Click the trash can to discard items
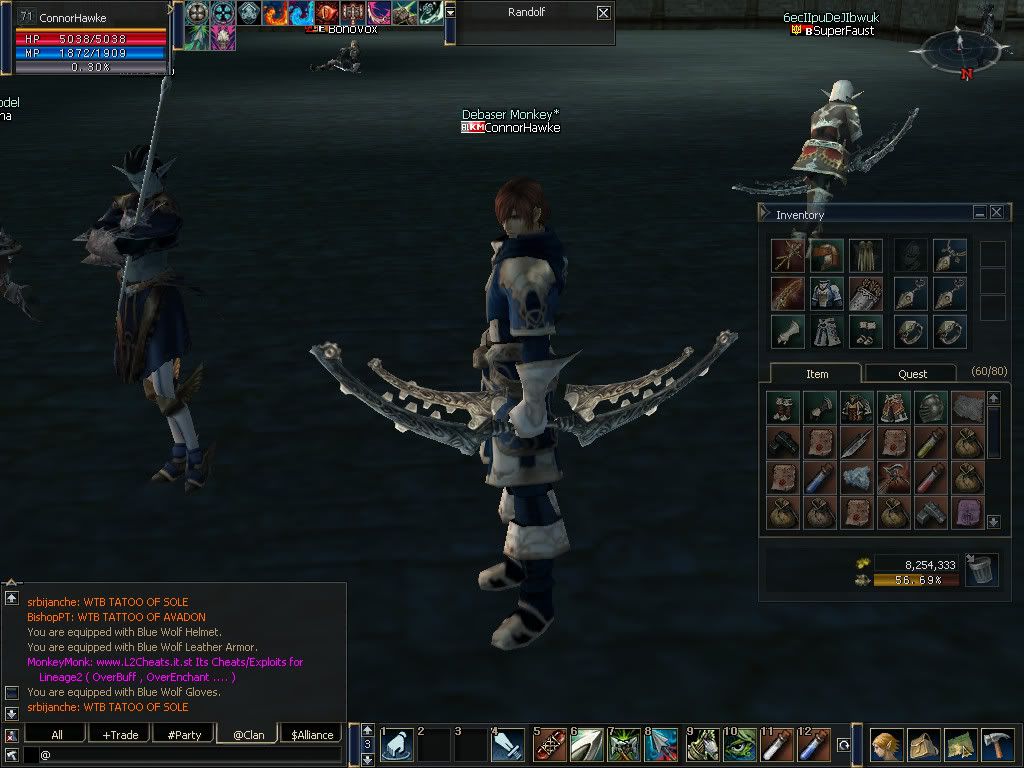1024x768 pixels. 981,571
